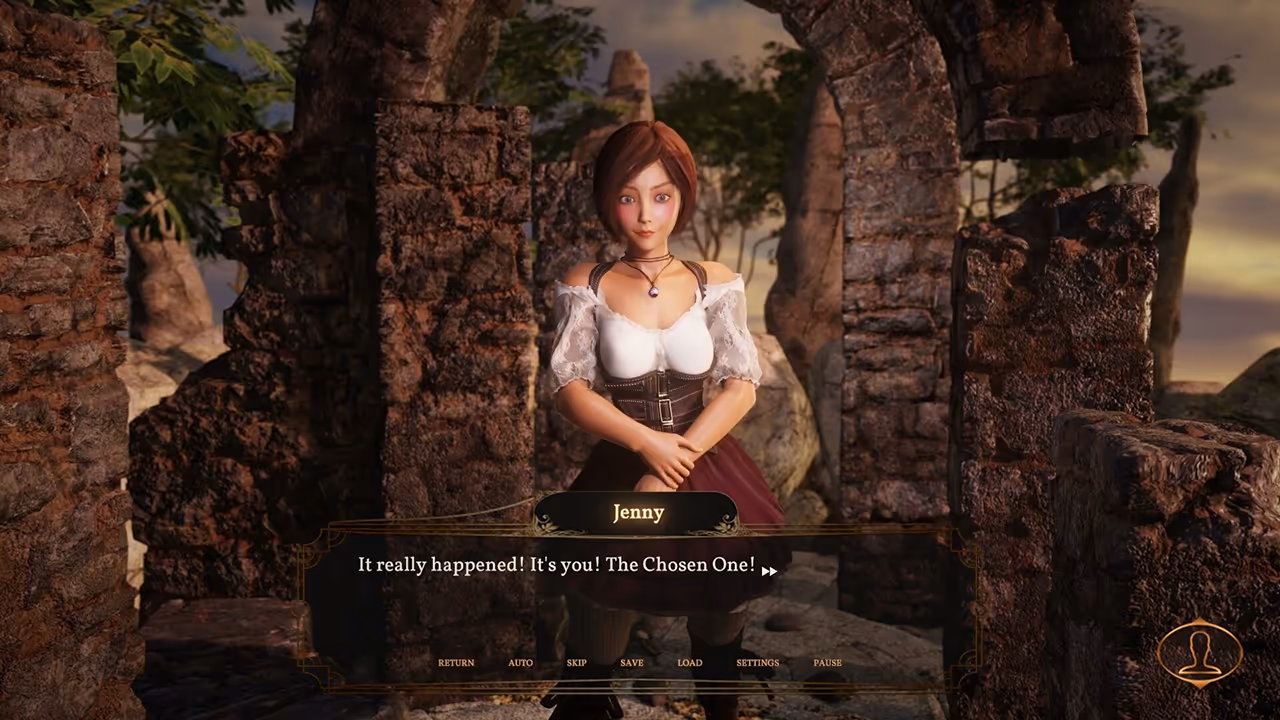Skip the dialogue text
Screen dimensions: 1280x720
coord(576,663)
